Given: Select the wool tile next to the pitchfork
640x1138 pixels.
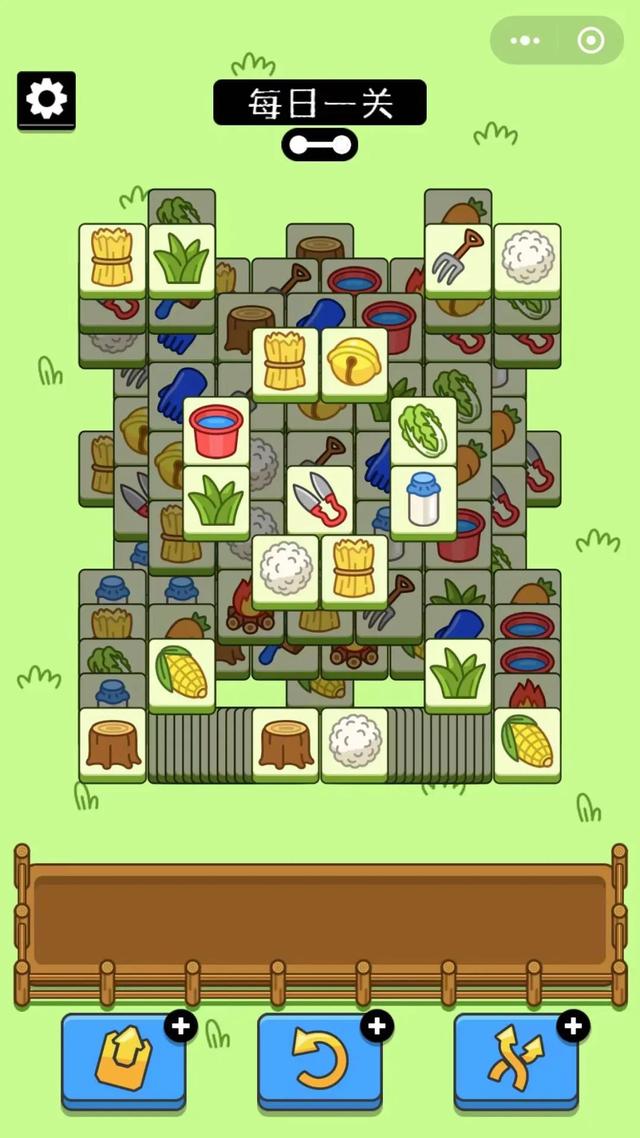Looking at the screenshot, I should pyautogui.click(x=527, y=258).
